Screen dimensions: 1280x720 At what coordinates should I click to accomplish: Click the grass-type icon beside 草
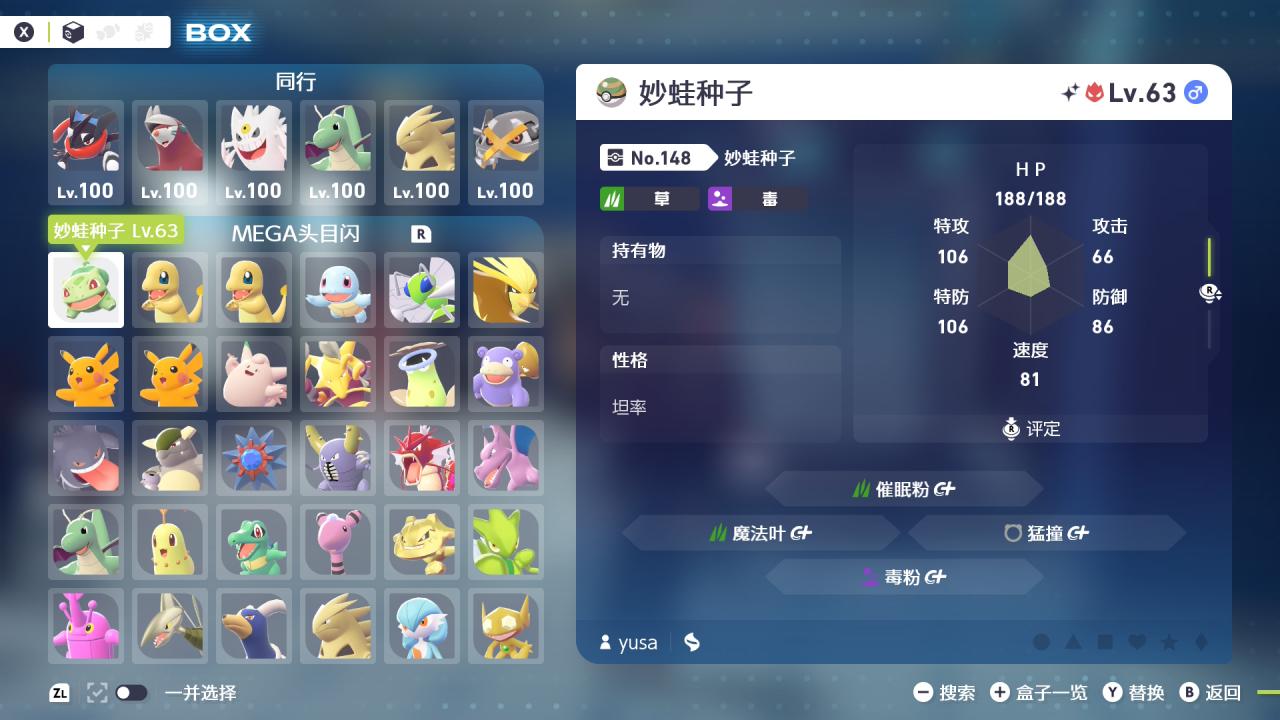611,197
